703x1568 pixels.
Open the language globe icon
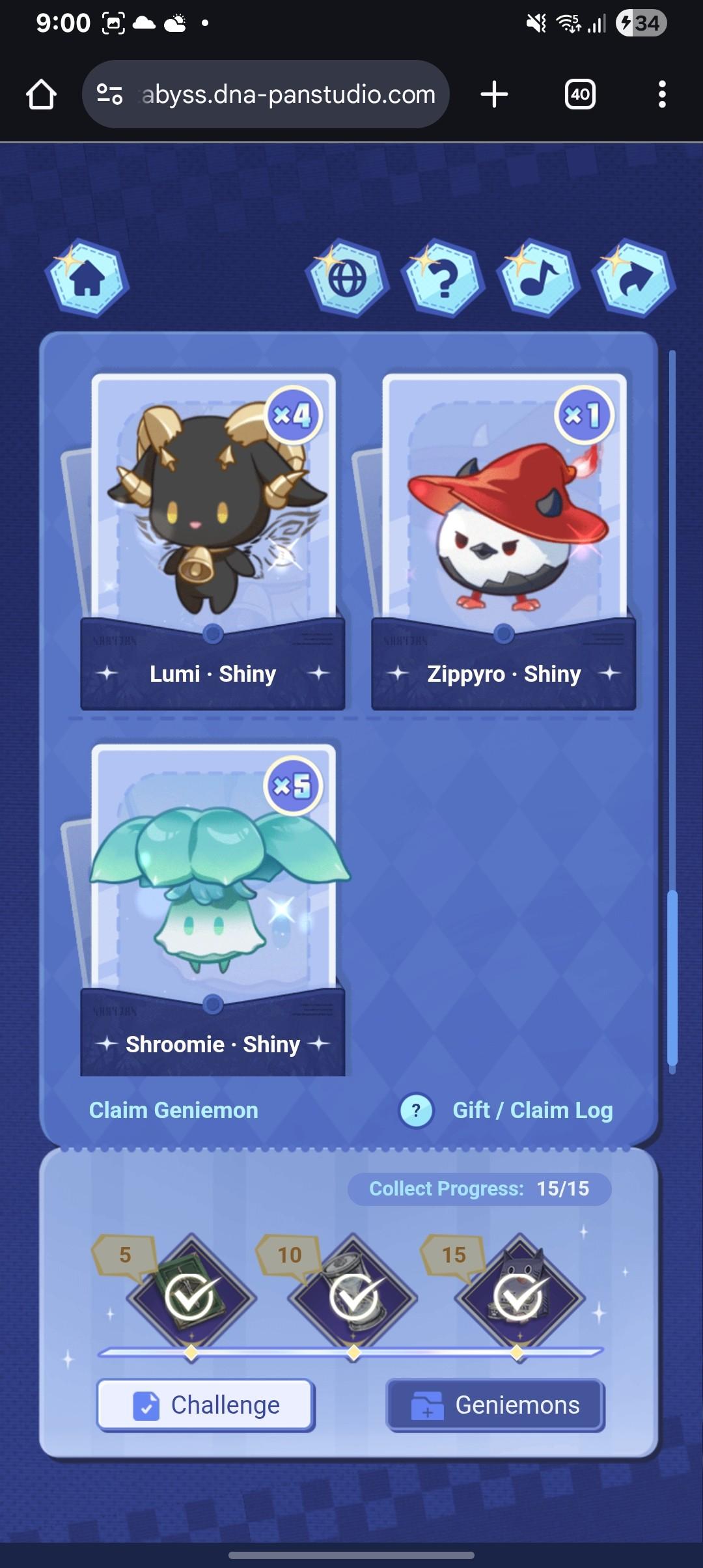pos(348,278)
